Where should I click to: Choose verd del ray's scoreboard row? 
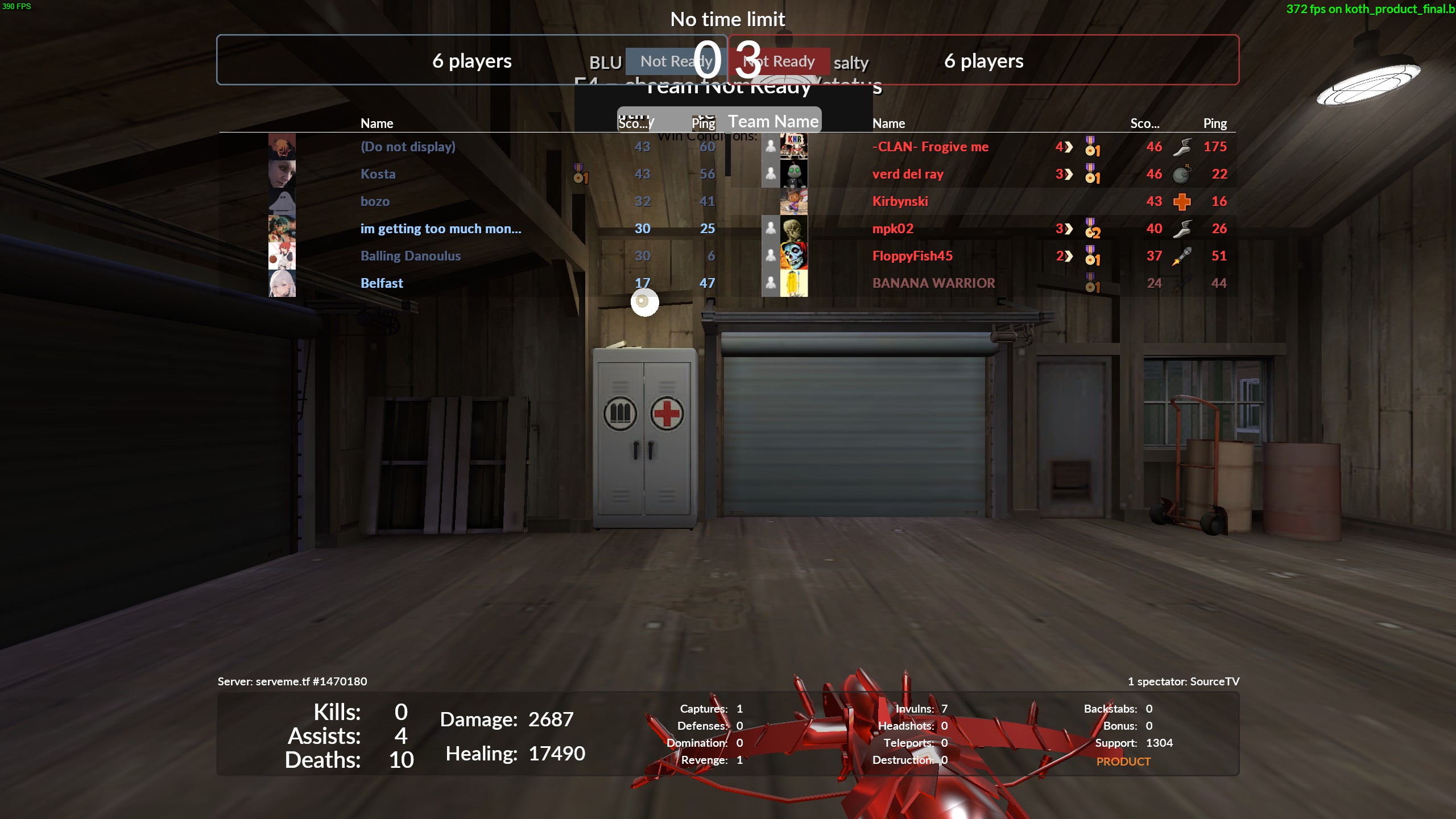[908, 174]
